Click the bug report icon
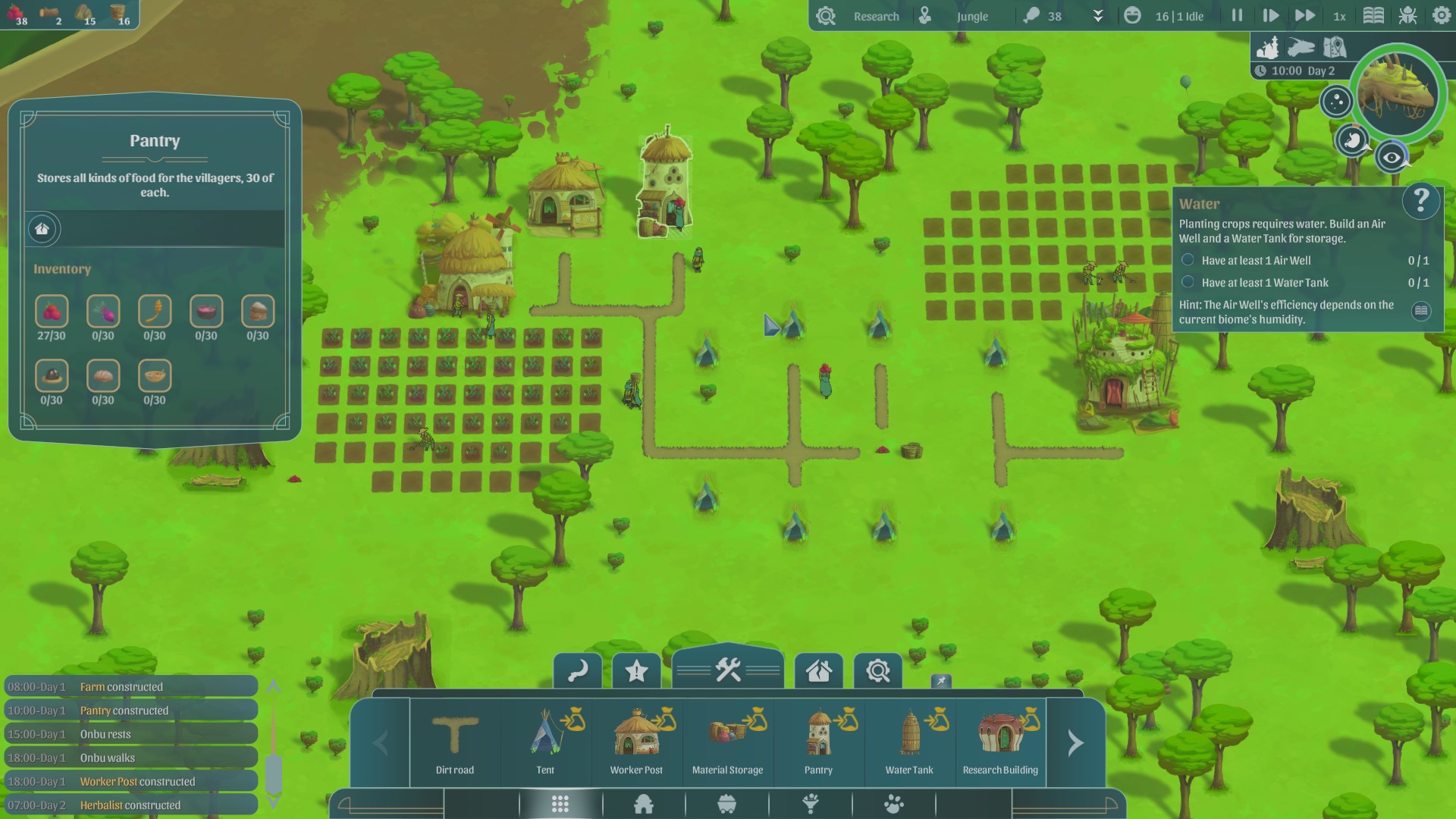Viewport: 1456px width, 819px height. click(x=1407, y=16)
